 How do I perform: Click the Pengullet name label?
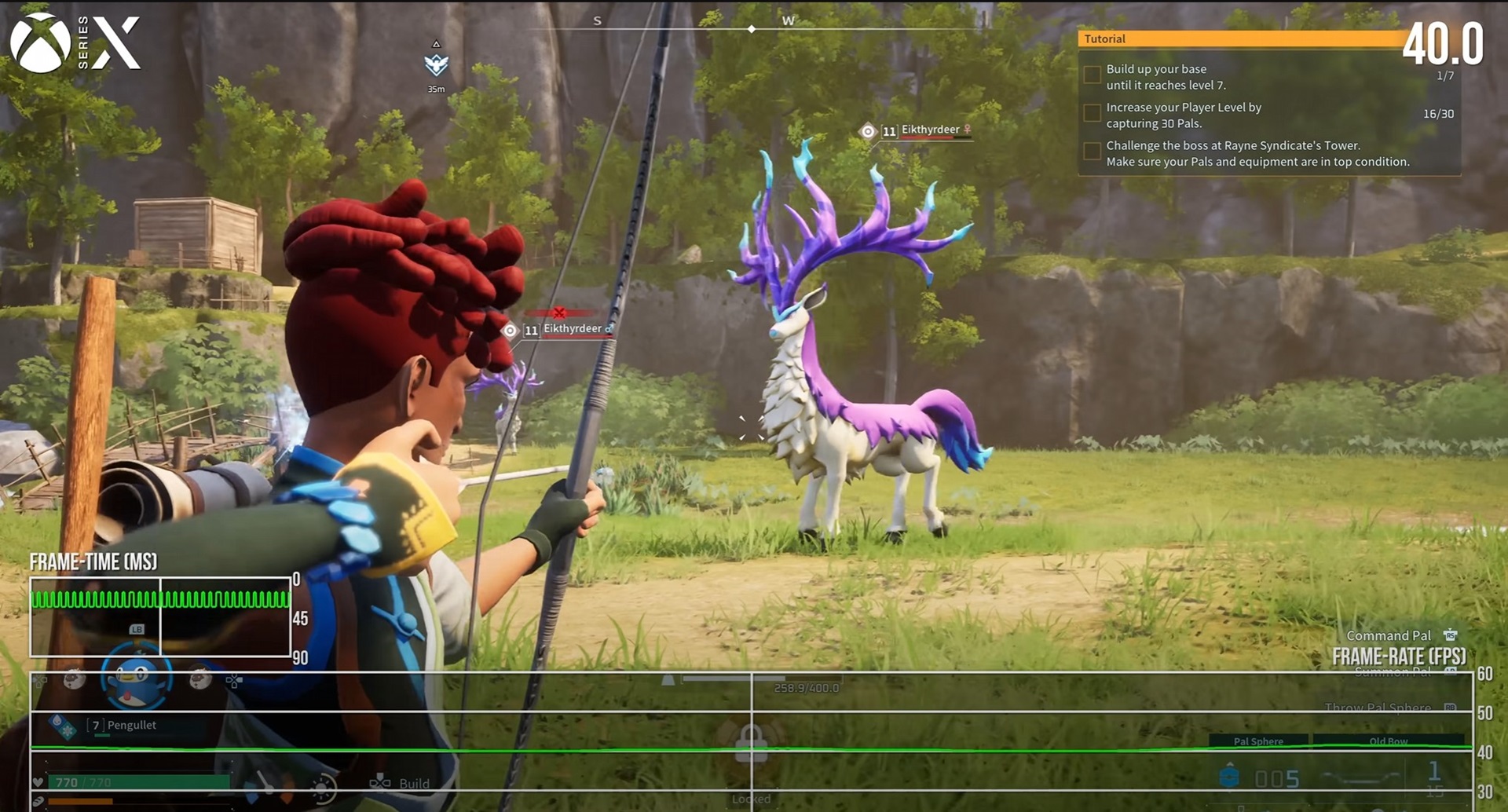[x=131, y=725]
